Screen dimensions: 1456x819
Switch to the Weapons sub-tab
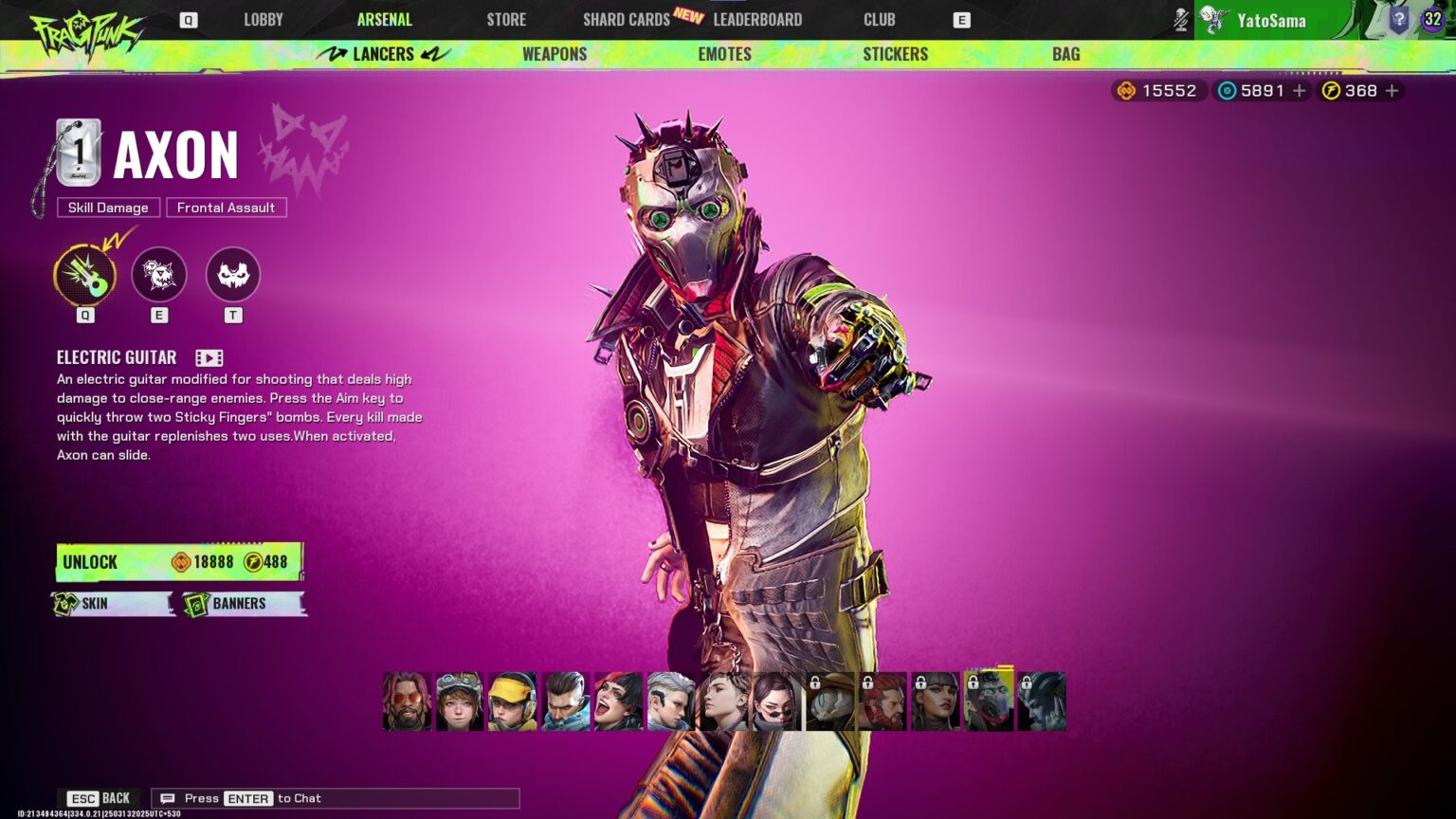tap(555, 54)
